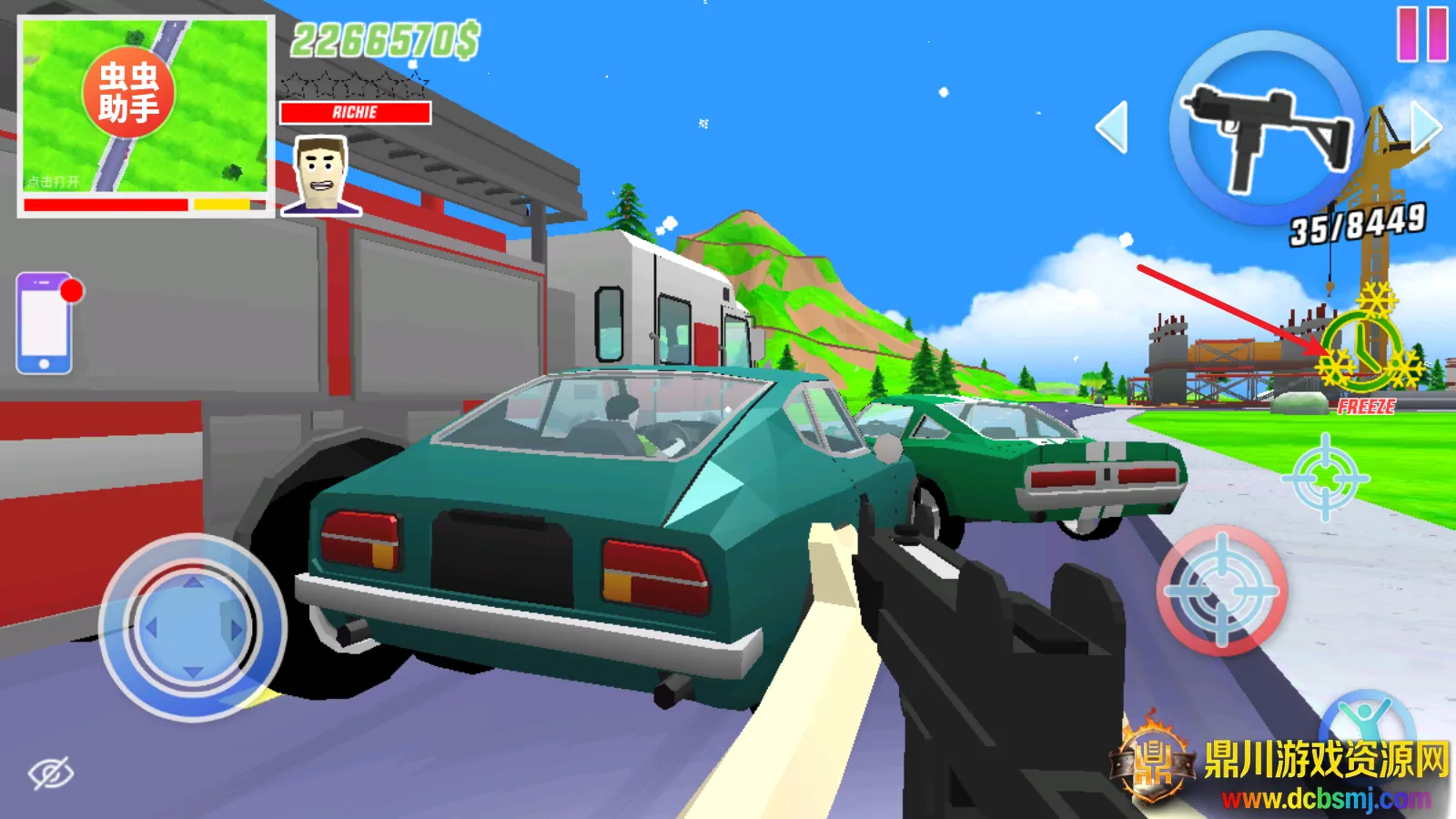Fire using the large red crosshair button

click(1221, 590)
